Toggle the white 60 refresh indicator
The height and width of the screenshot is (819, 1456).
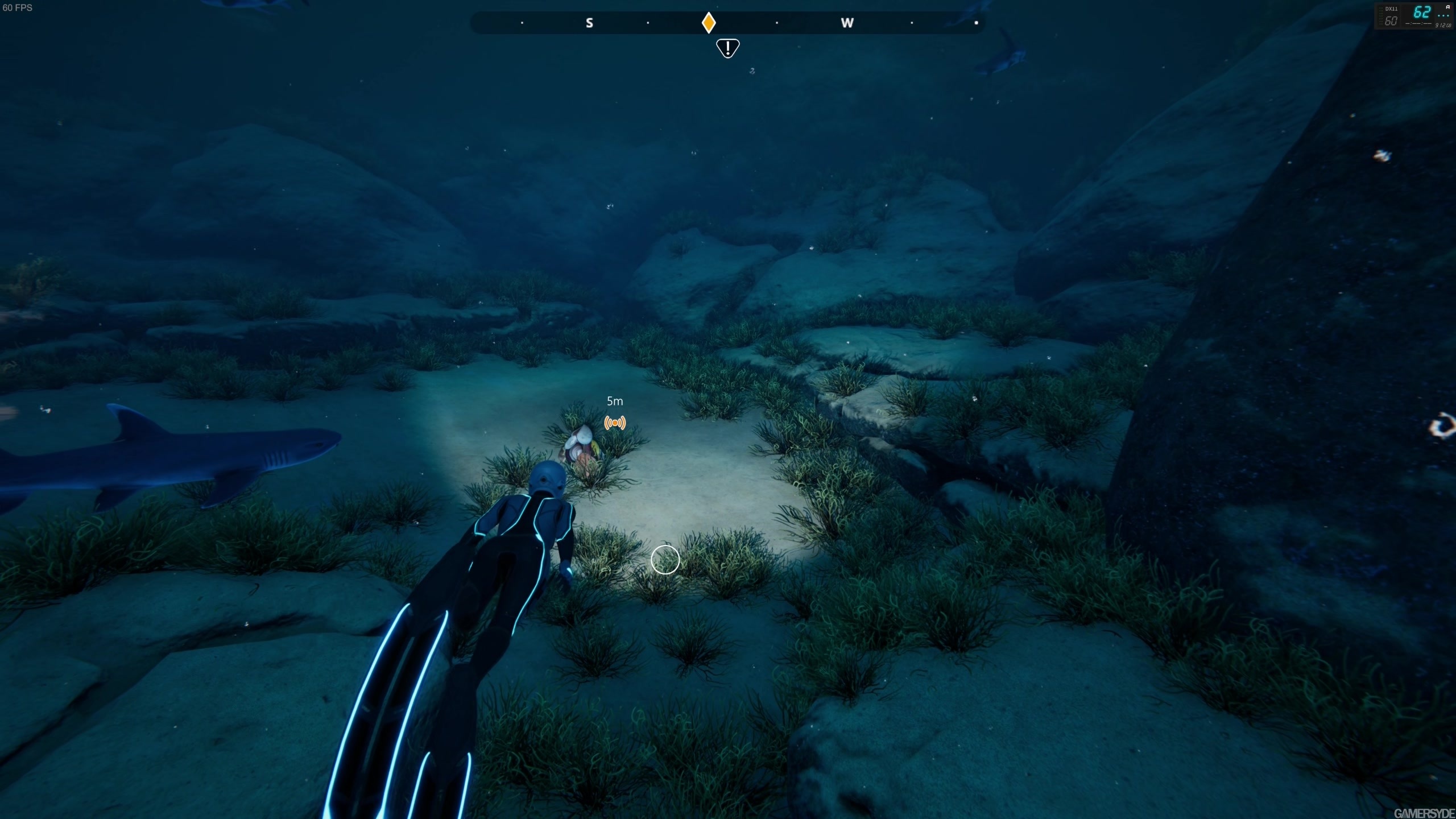(1391, 22)
